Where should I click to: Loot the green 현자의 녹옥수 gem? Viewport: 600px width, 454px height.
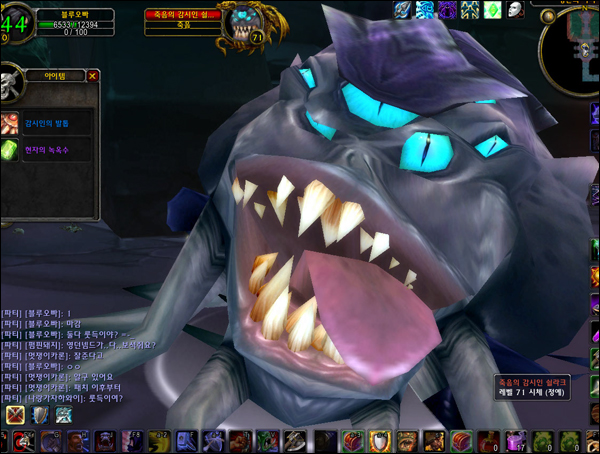pos(11,150)
